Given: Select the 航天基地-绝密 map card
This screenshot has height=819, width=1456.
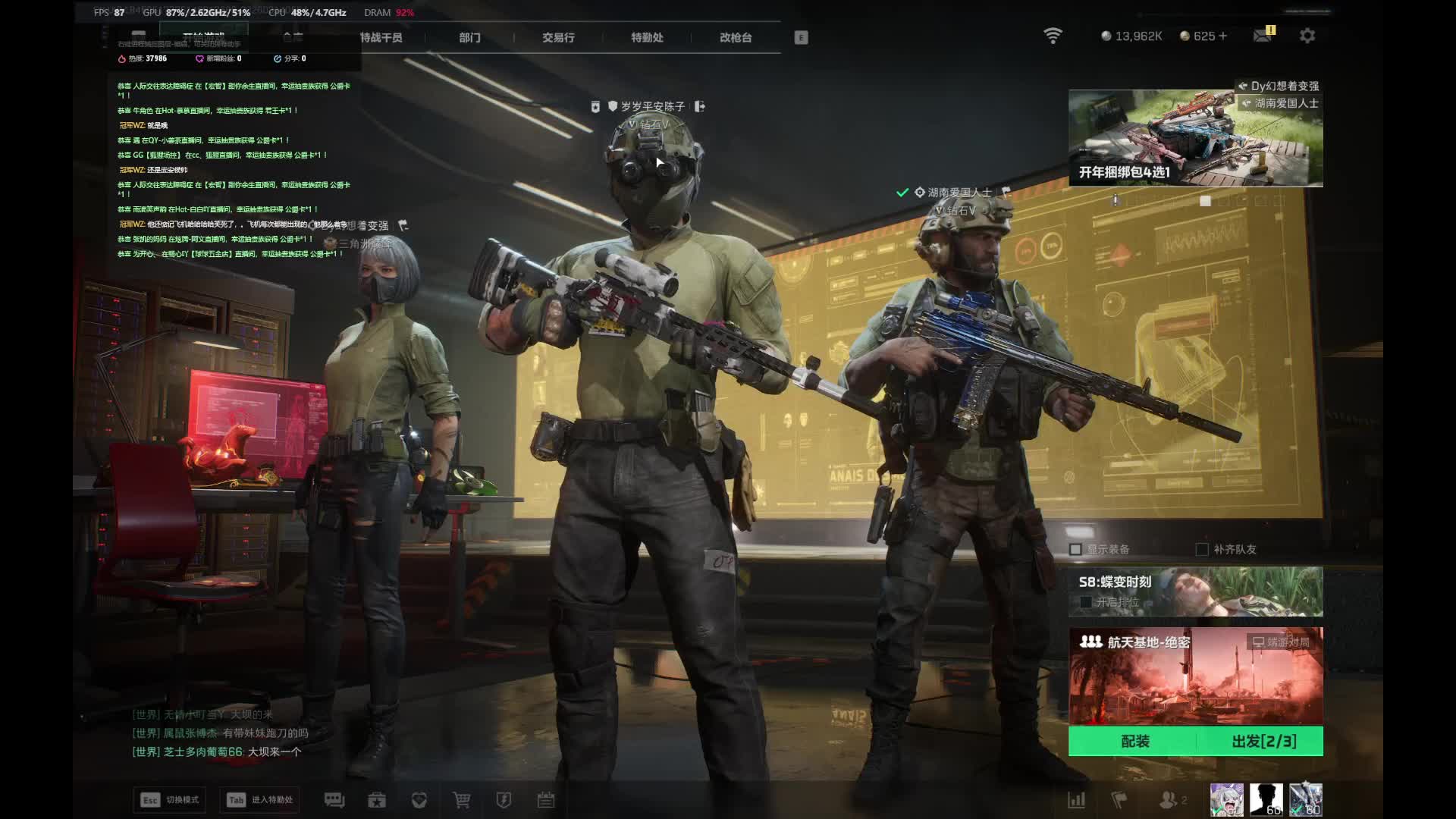Looking at the screenshot, I should [x=1195, y=675].
